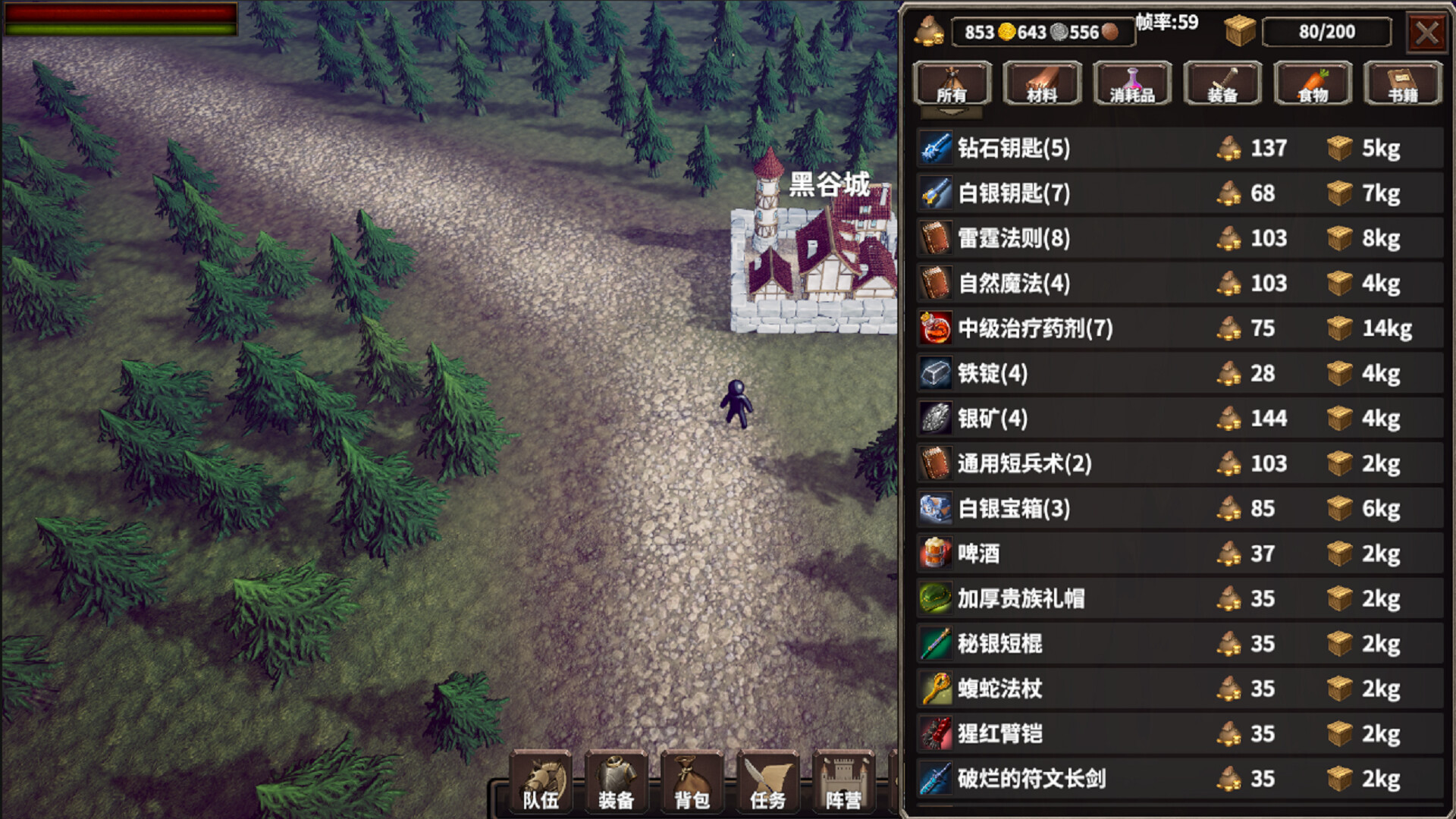This screenshot has height=819, width=1456.
Task: Click the 钻石钥匙 diamond key item icon
Action: [934, 149]
